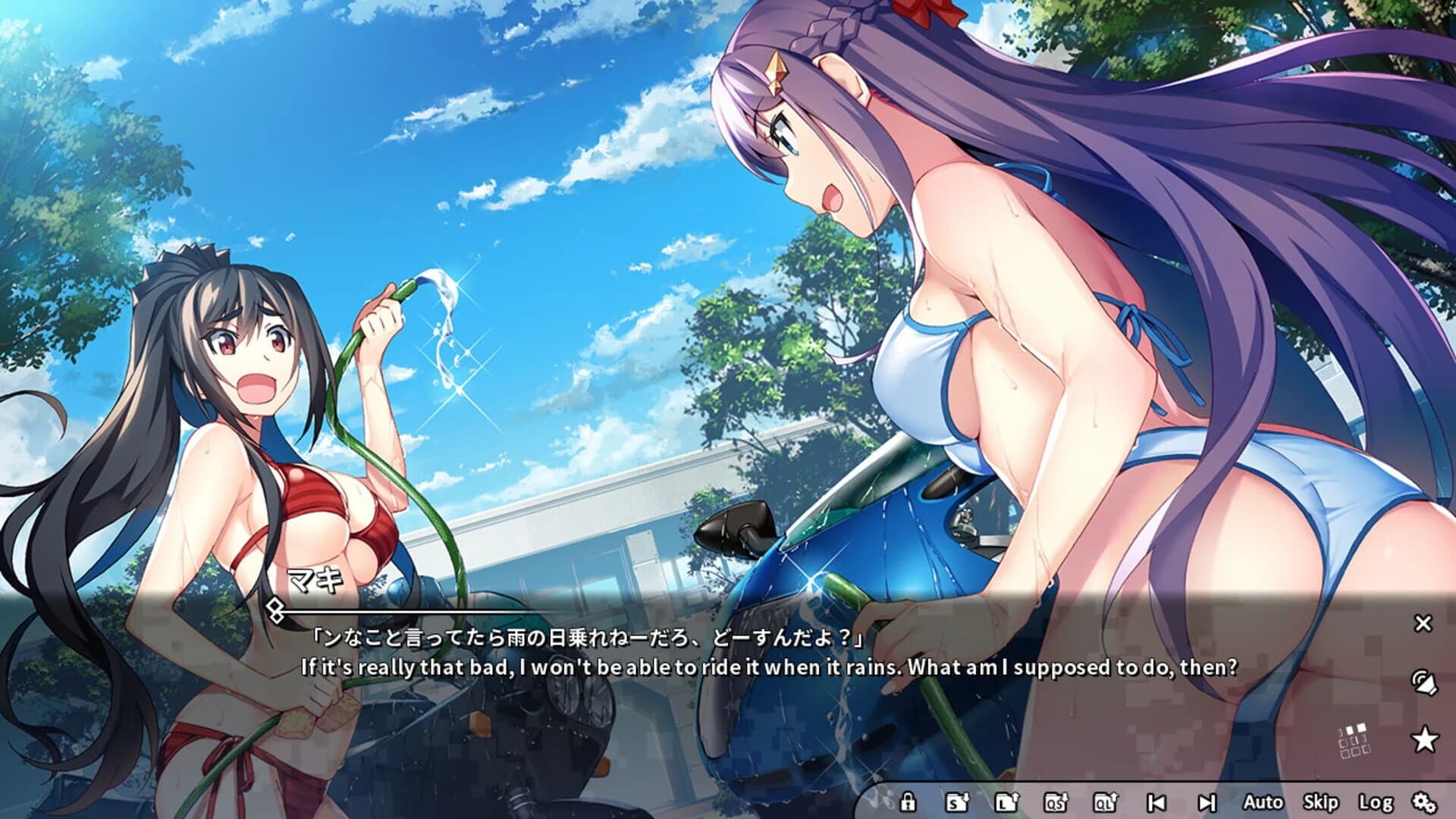Jump back a line with the skip-back icon
This screenshot has width=1456, height=819.
1156,802
